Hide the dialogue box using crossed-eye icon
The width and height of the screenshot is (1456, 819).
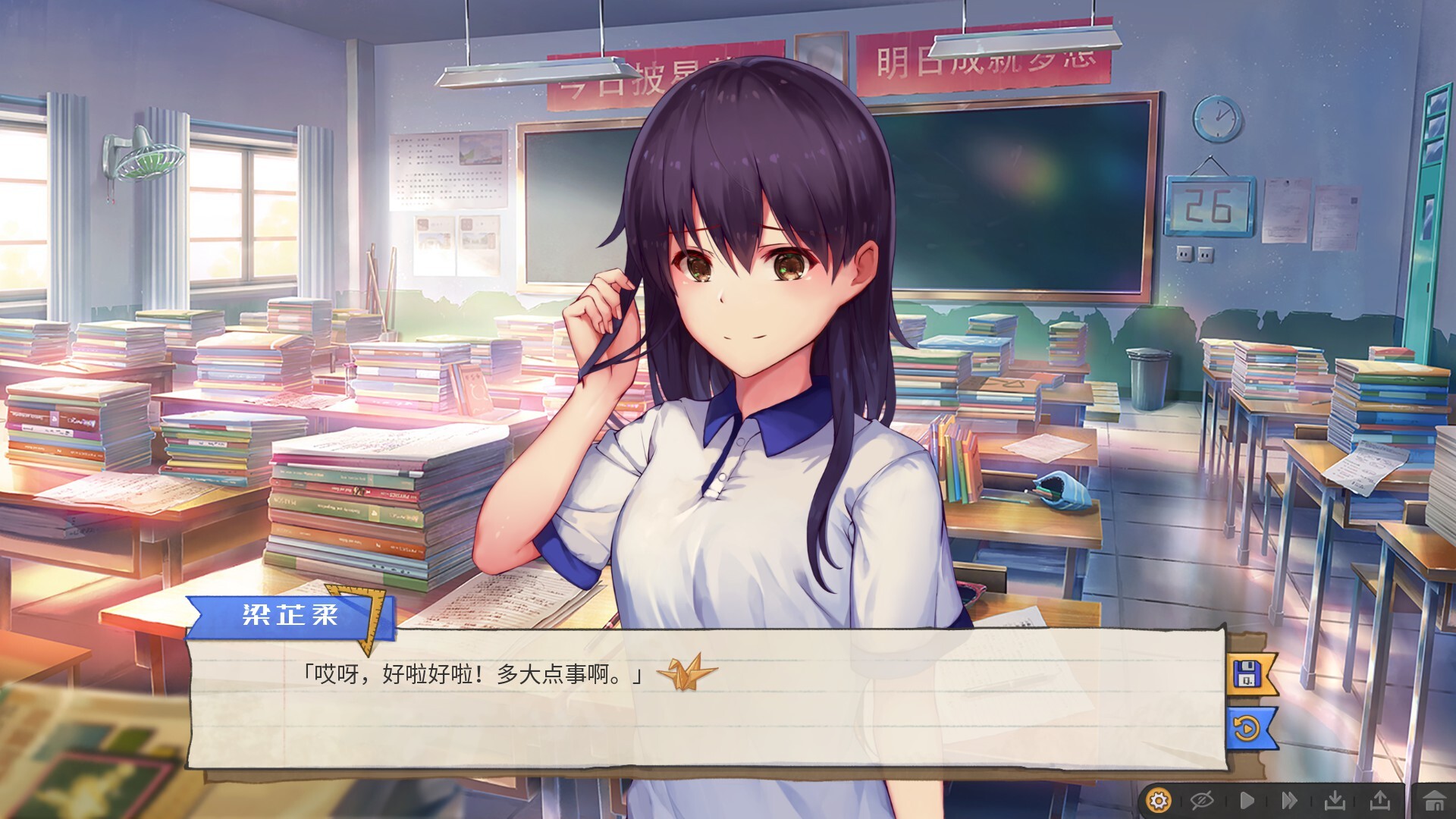[x=1201, y=799]
